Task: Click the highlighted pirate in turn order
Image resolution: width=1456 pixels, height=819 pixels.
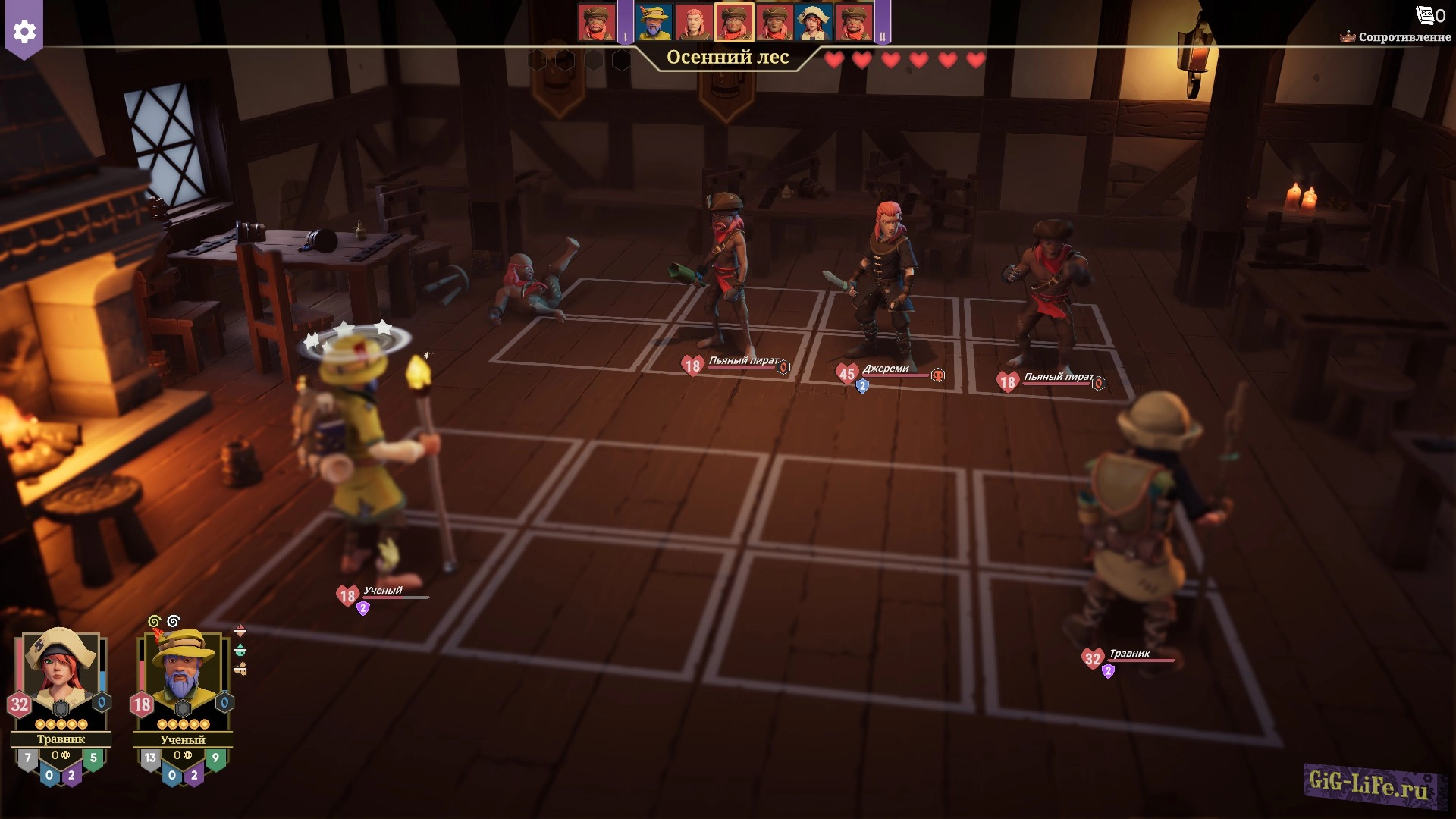Action: [734, 22]
